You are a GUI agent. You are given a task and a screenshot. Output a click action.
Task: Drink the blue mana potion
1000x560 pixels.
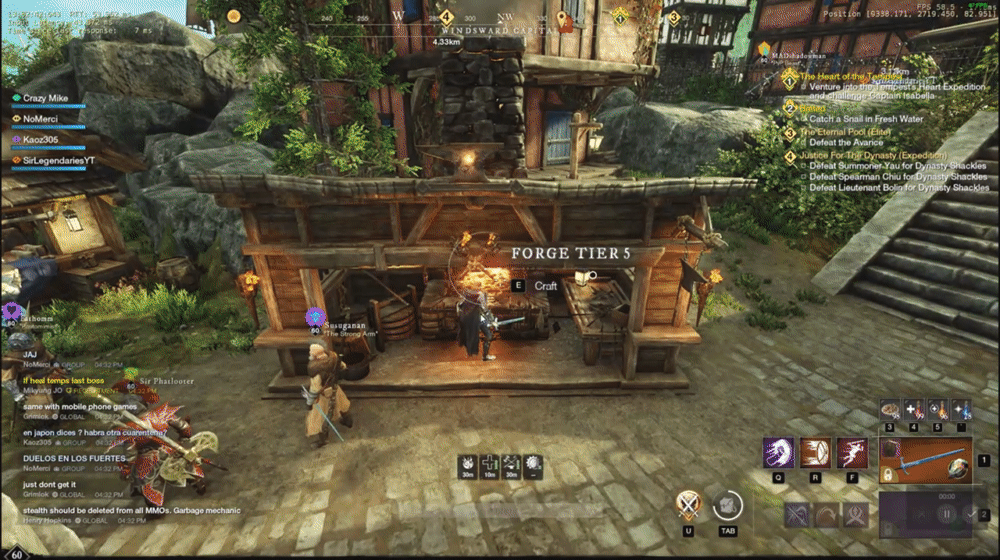[961, 409]
